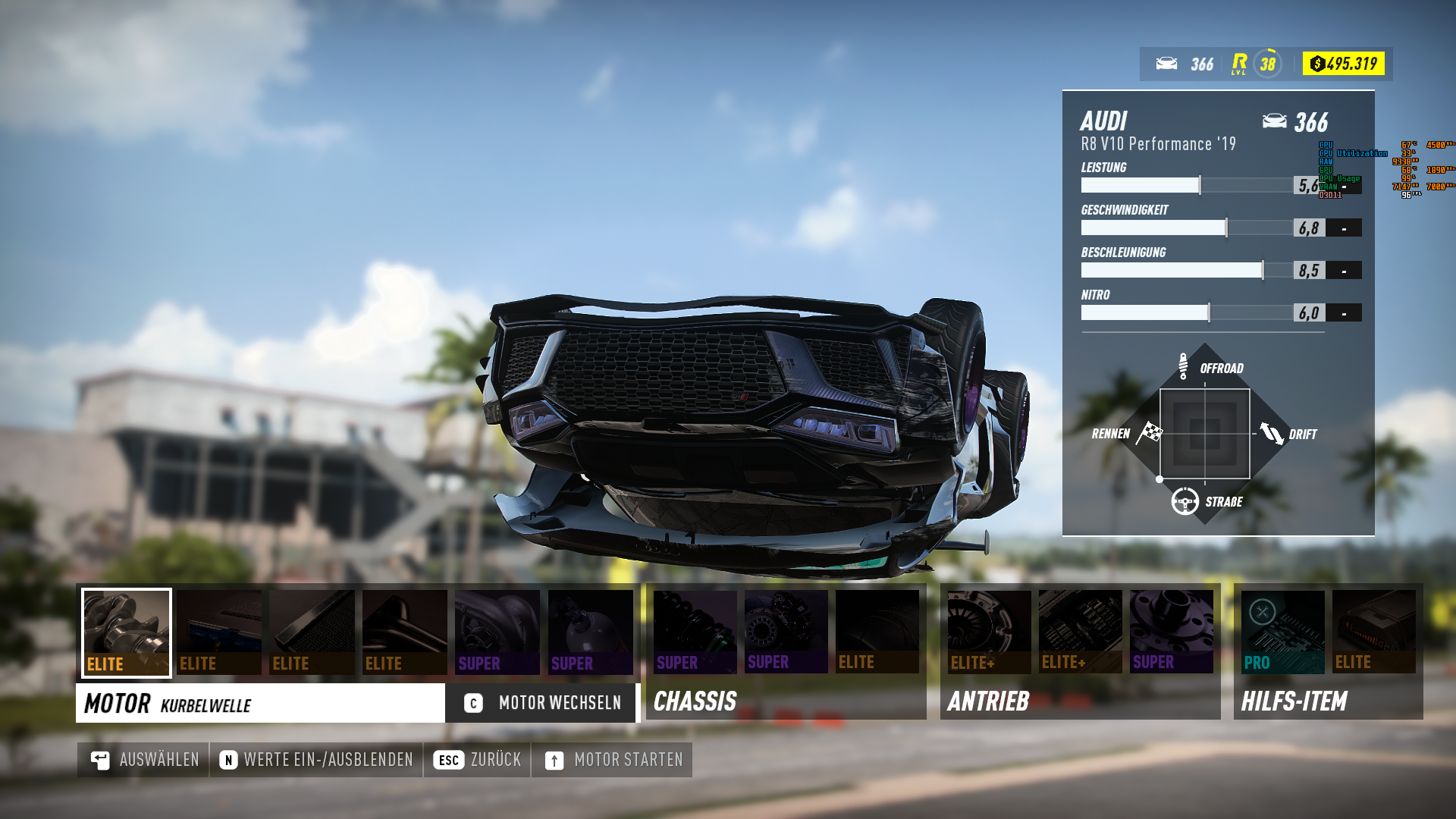Toggle values display with Werte ein-/ausblenden
1456x819 pixels.
(x=318, y=758)
